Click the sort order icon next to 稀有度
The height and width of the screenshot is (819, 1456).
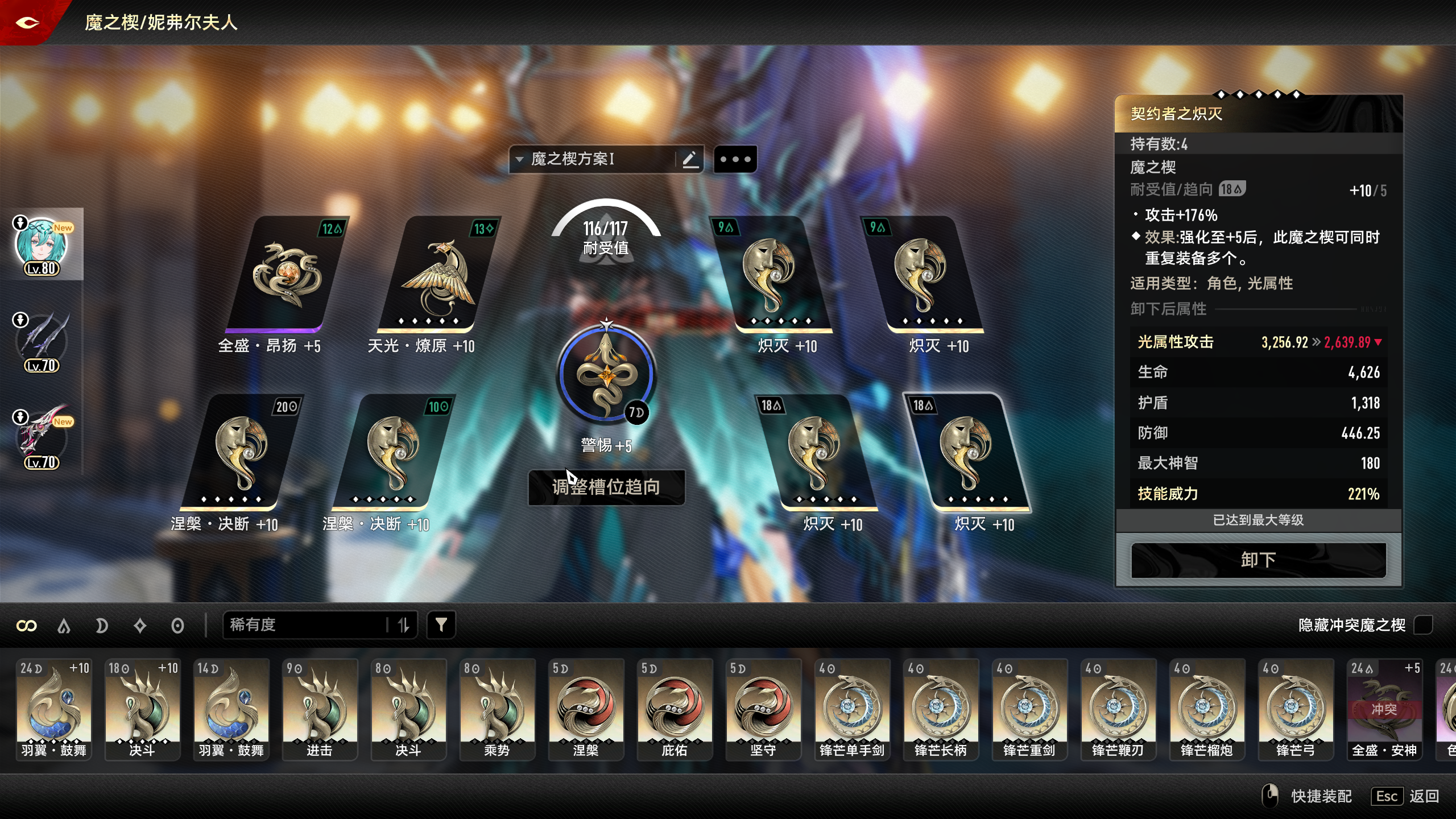coord(405,624)
